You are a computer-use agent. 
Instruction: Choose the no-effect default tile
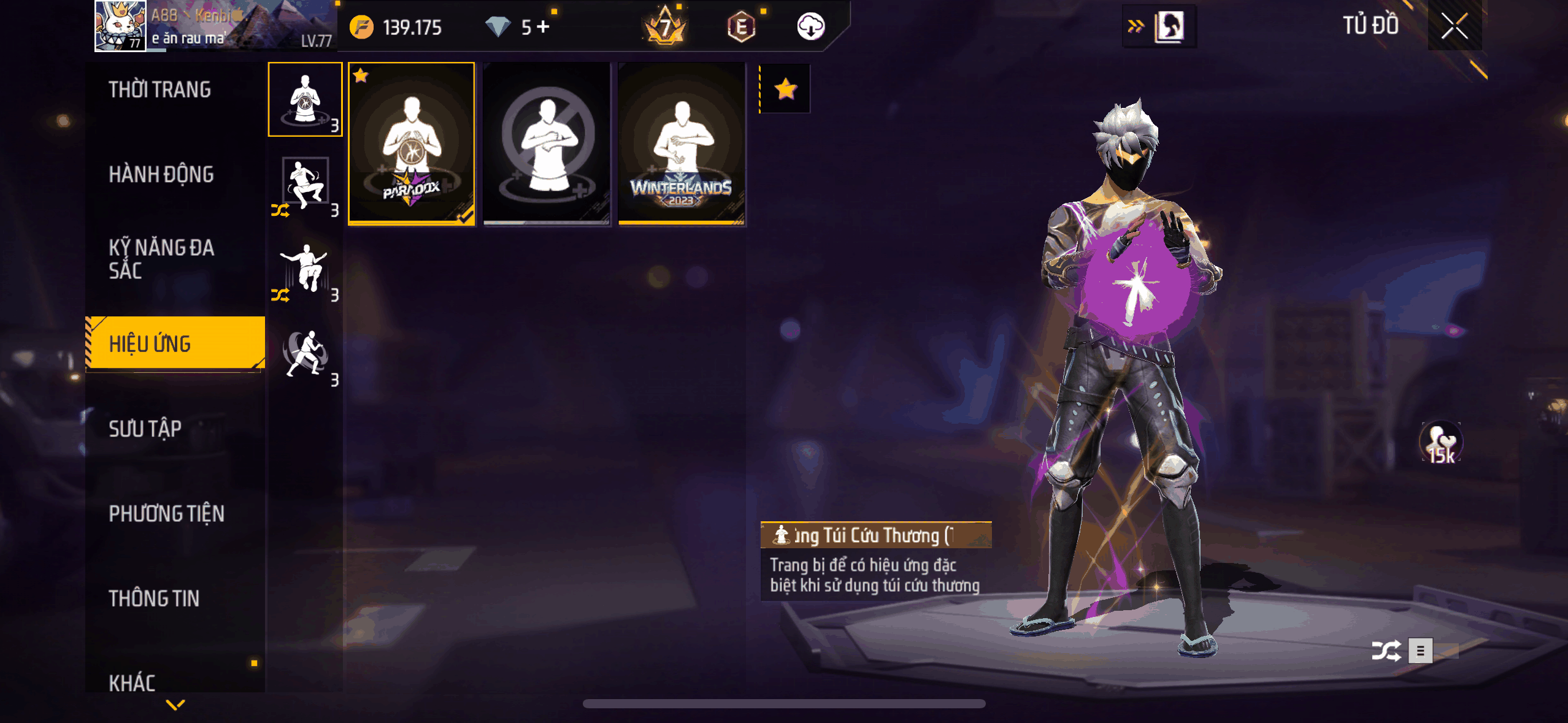(x=547, y=144)
